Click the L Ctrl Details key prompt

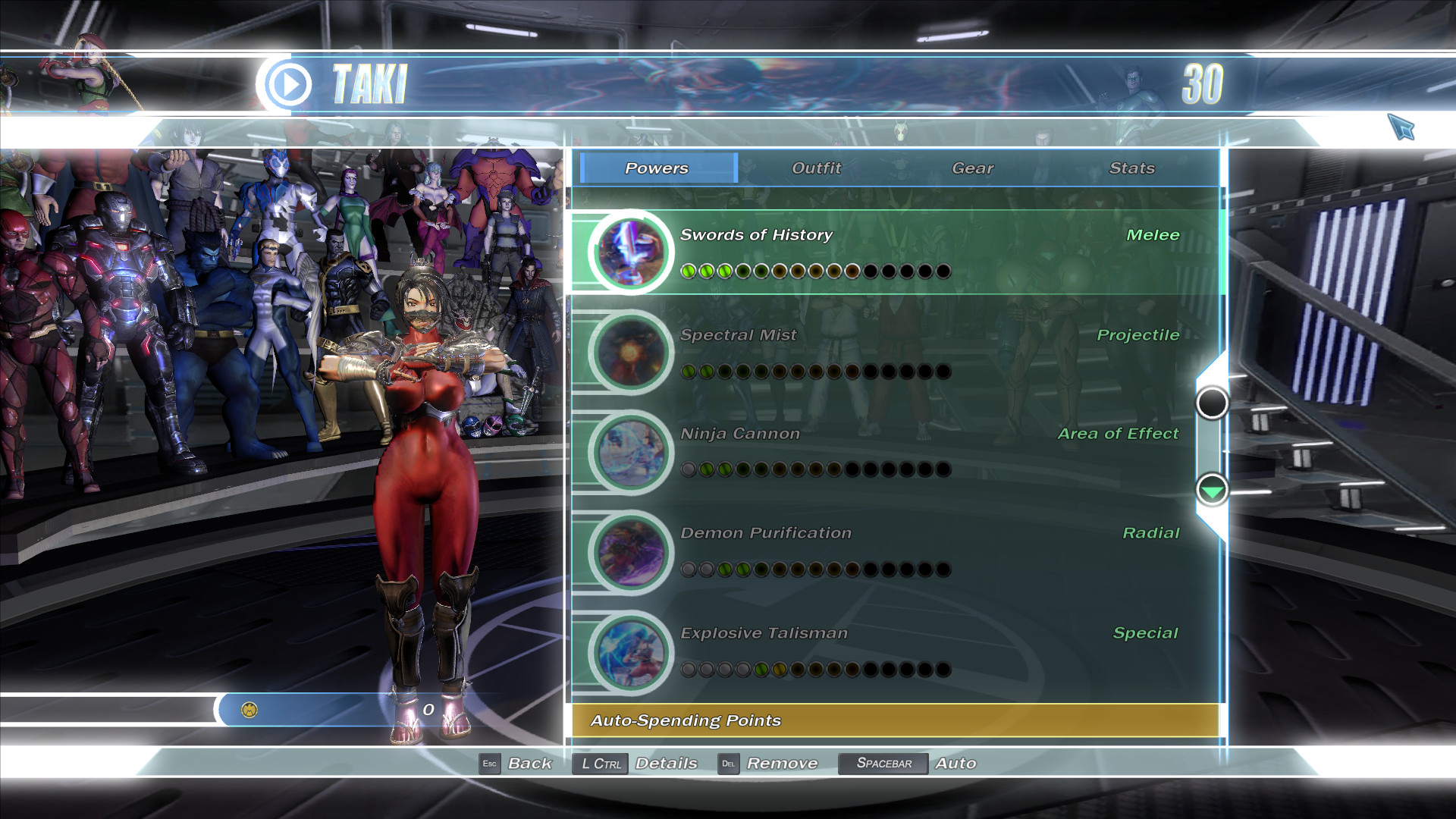coord(600,764)
